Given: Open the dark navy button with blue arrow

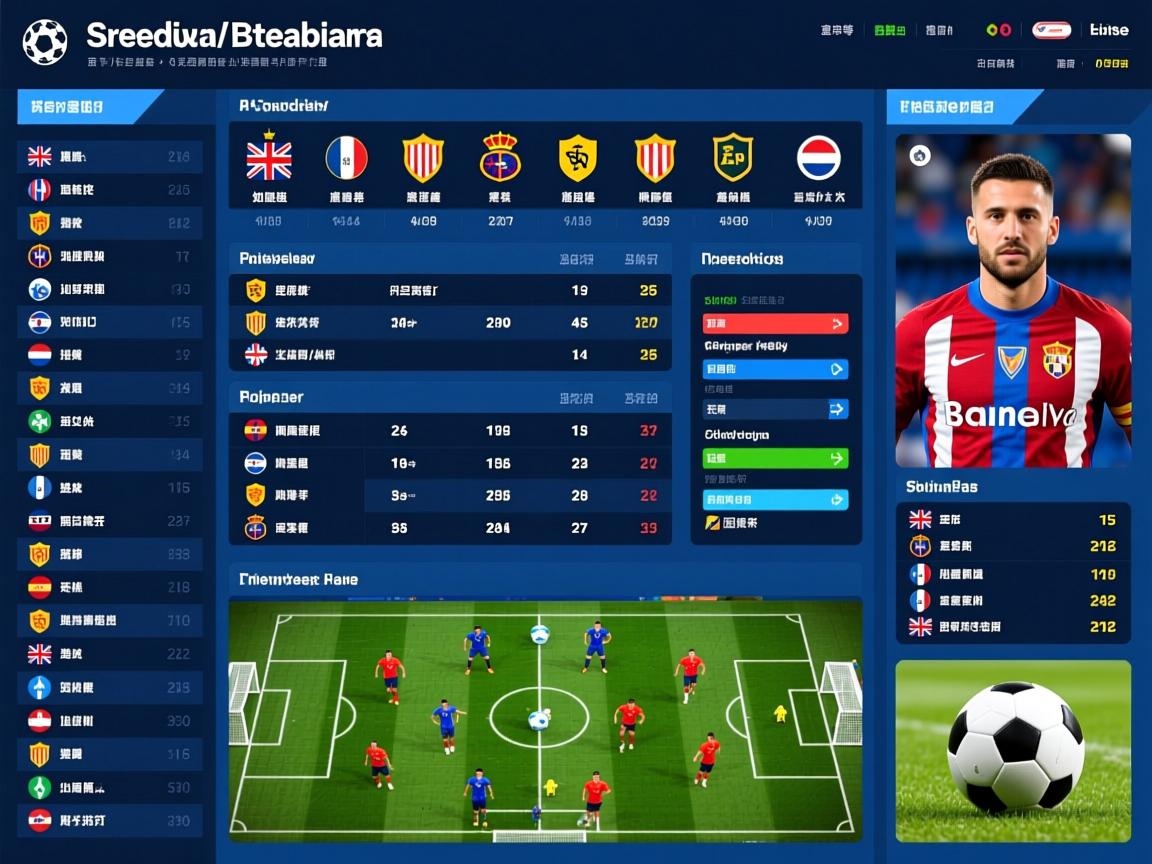Looking at the screenshot, I should (776, 408).
